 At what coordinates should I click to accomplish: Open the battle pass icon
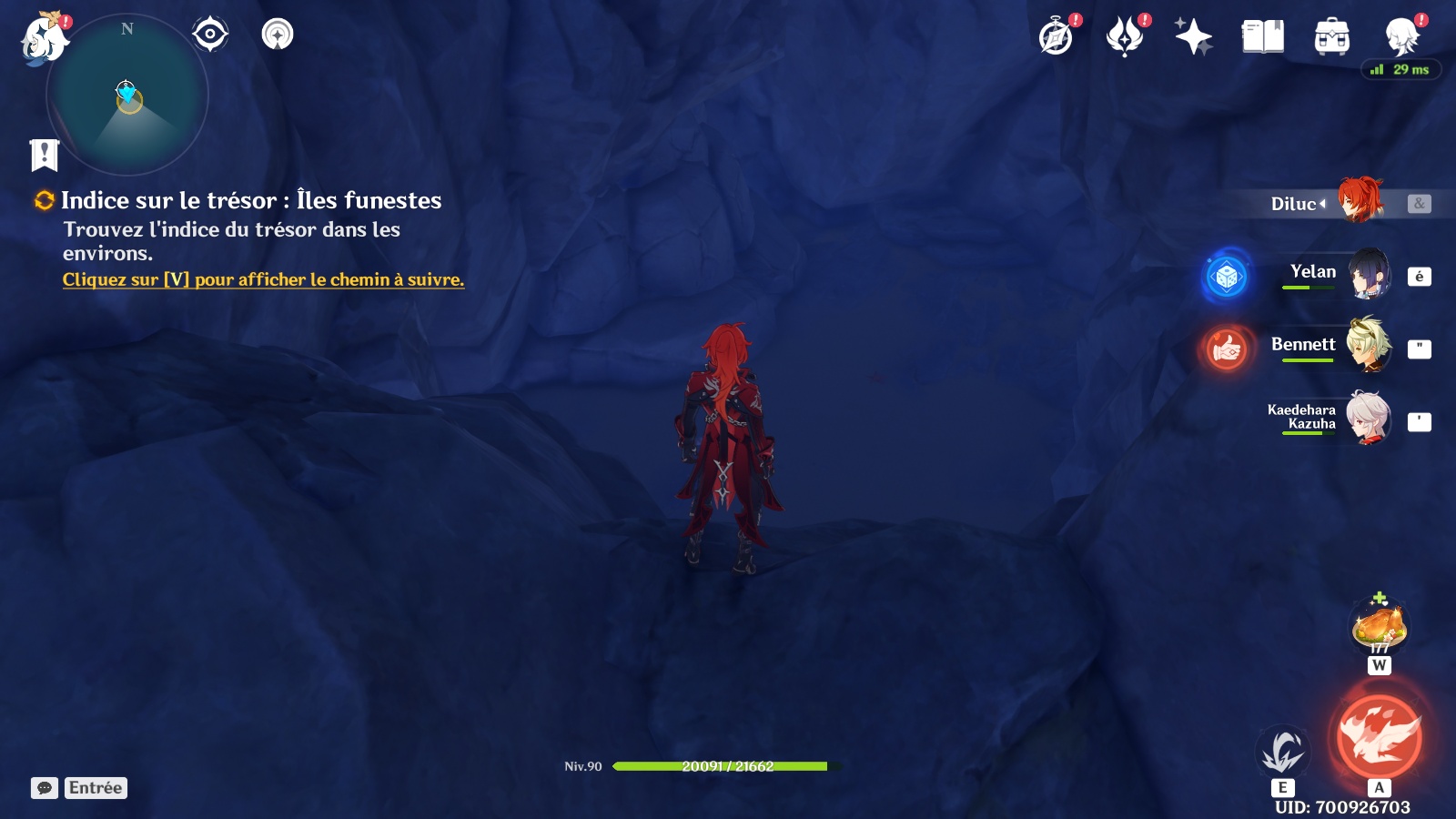click(1125, 37)
